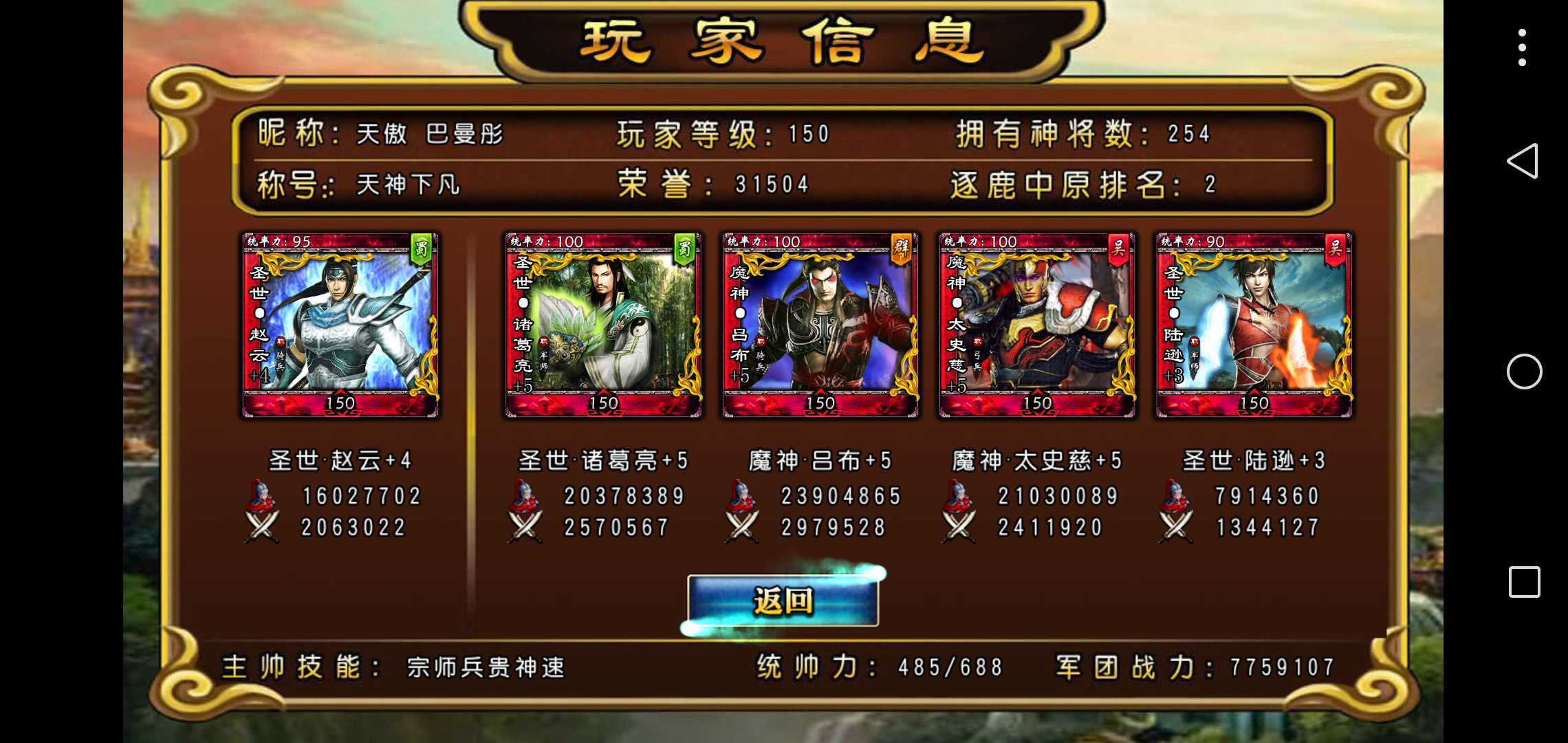Click the helmet icon under 圣世·诸葛亮+5

tap(525, 497)
